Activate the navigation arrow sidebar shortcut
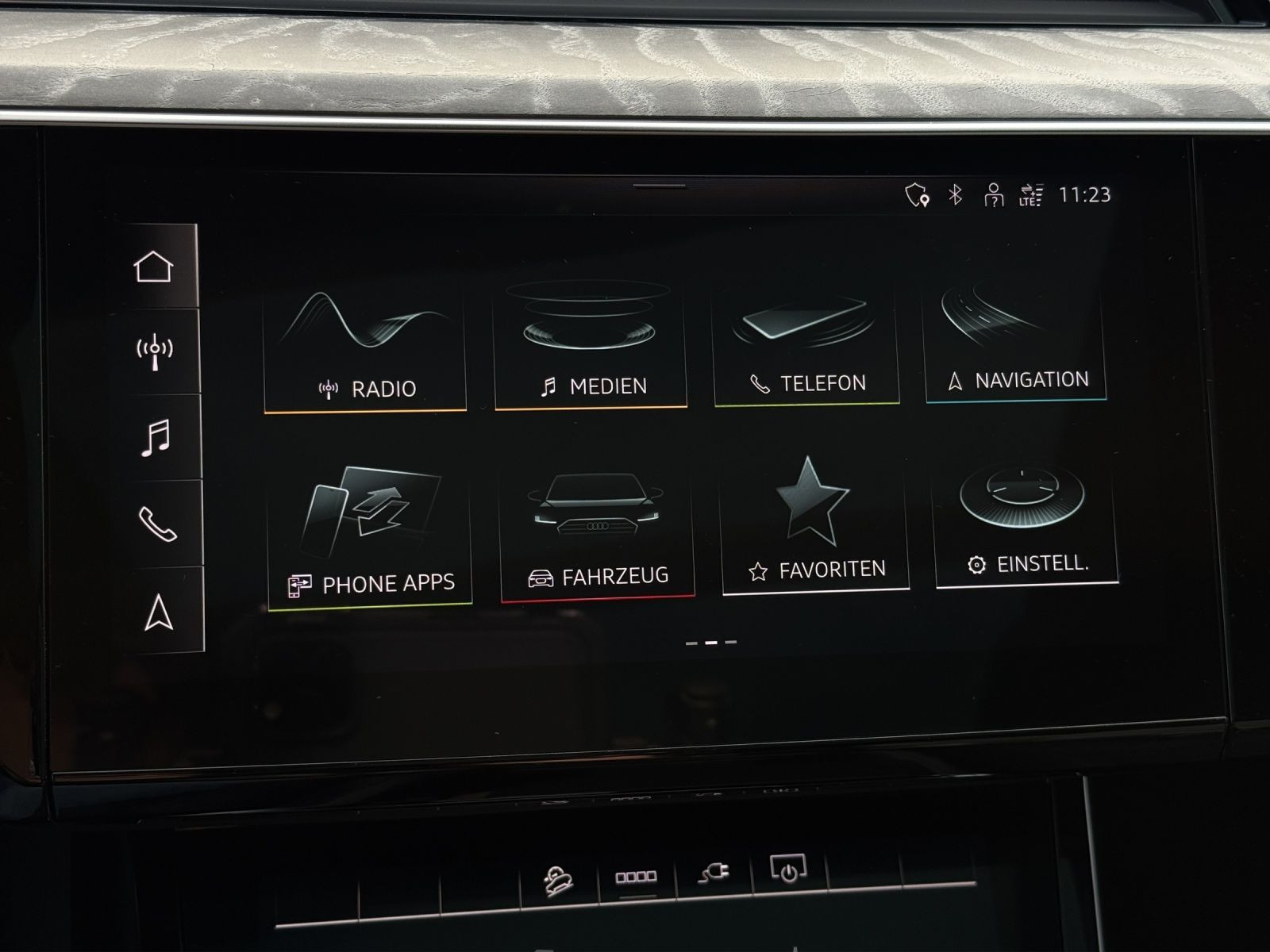This screenshot has width=1270, height=952. [160, 612]
